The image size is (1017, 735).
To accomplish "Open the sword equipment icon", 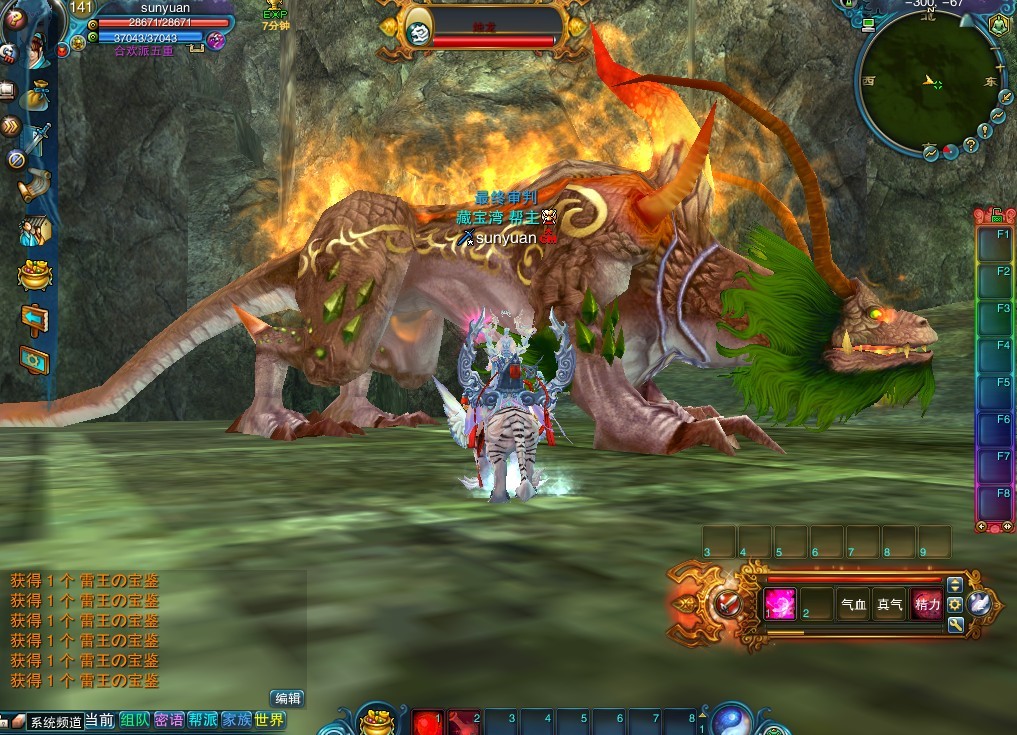I will point(39,138).
